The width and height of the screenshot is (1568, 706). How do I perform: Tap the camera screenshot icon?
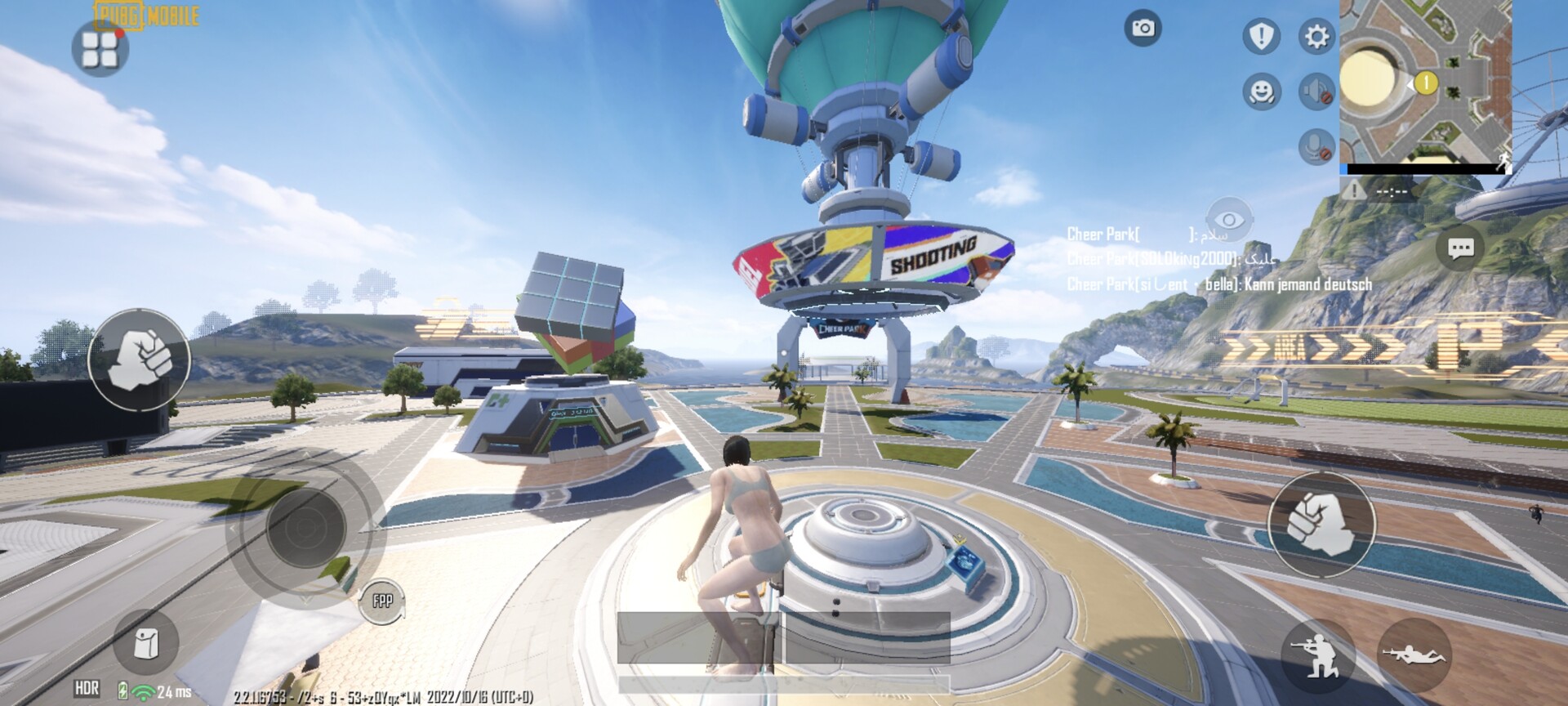point(1143,29)
